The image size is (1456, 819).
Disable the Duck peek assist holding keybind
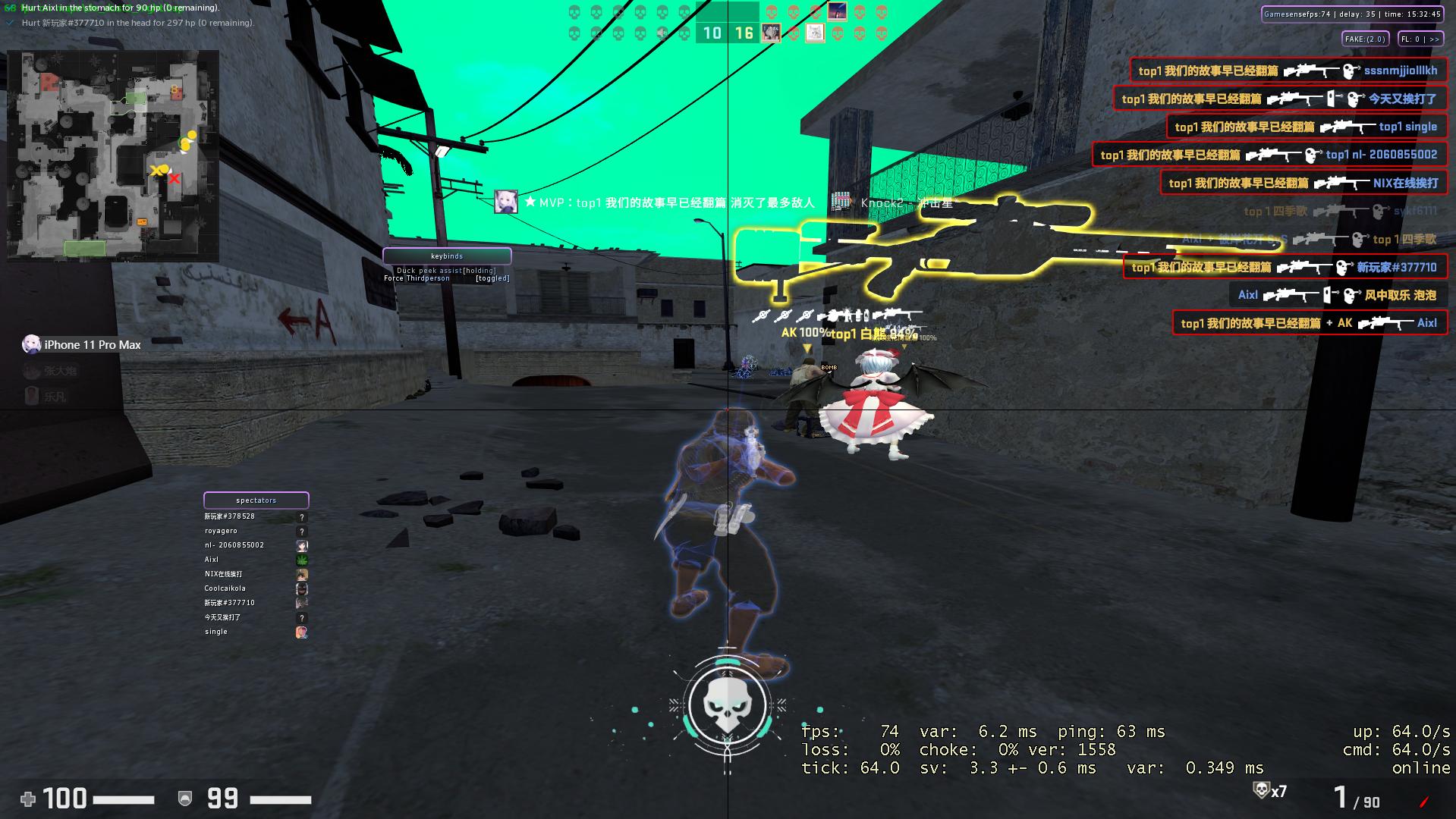click(x=445, y=269)
